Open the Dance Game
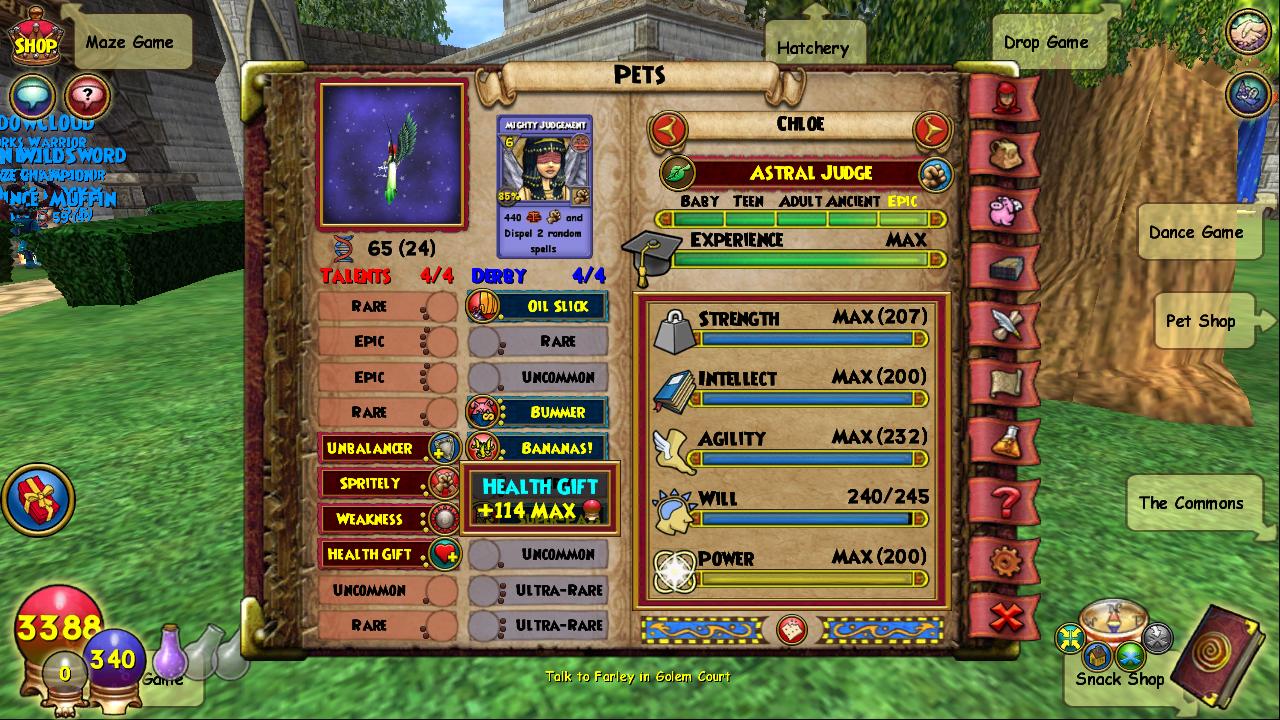The height and width of the screenshot is (720, 1280). [1196, 232]
